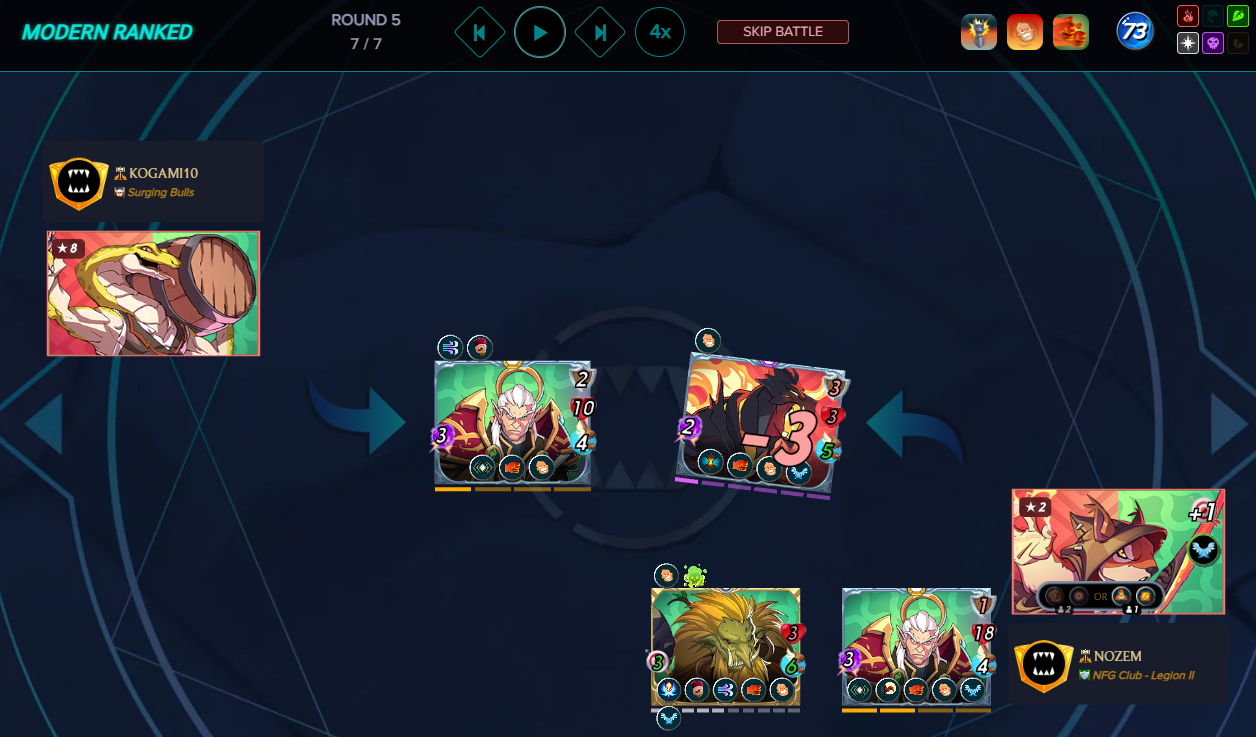Select NOZEM's level 2 summoner card
This screenshot has height=737, width=1256.
[x=1118, y=551]
